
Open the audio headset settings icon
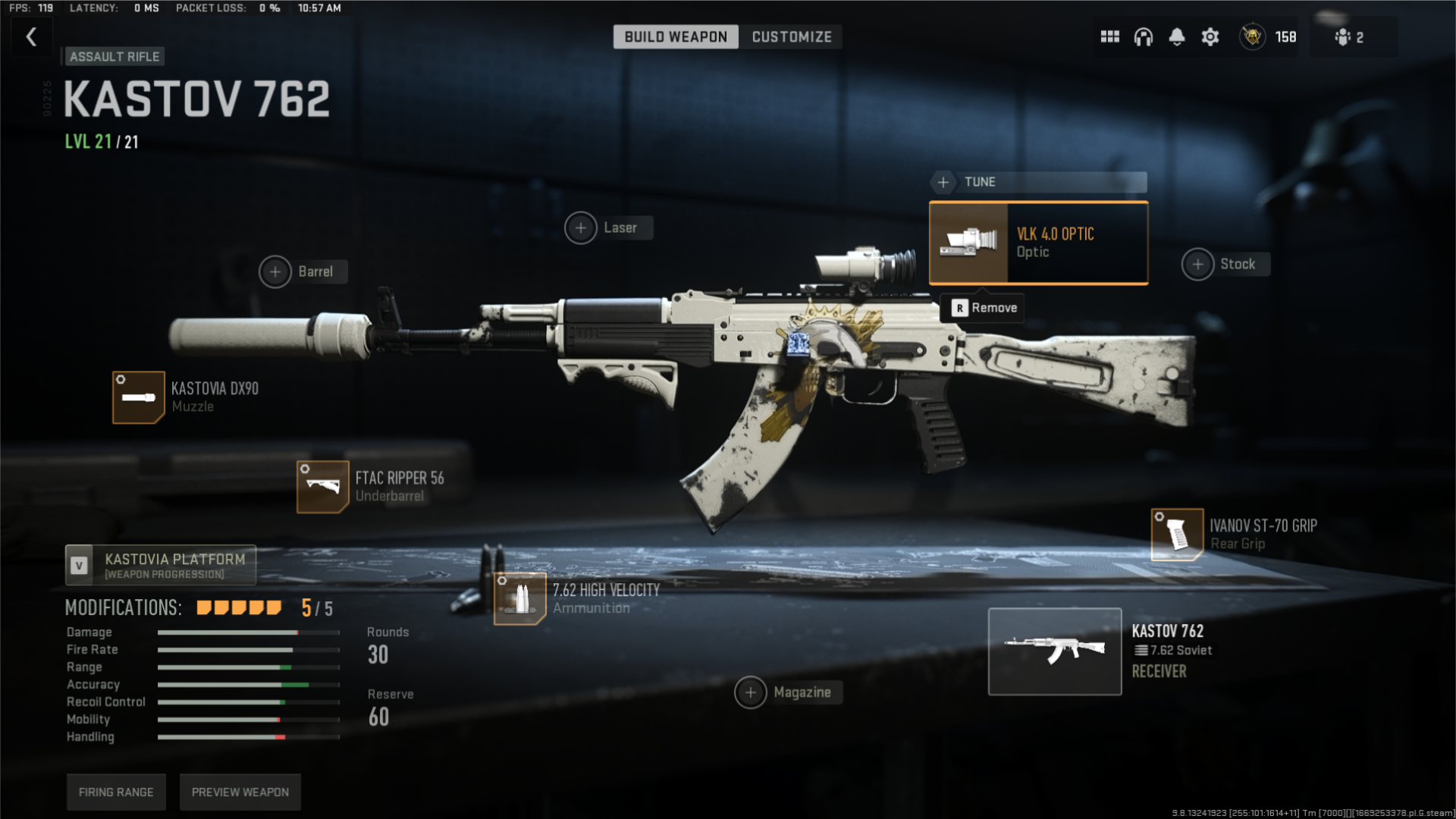tap(1144, 36)
